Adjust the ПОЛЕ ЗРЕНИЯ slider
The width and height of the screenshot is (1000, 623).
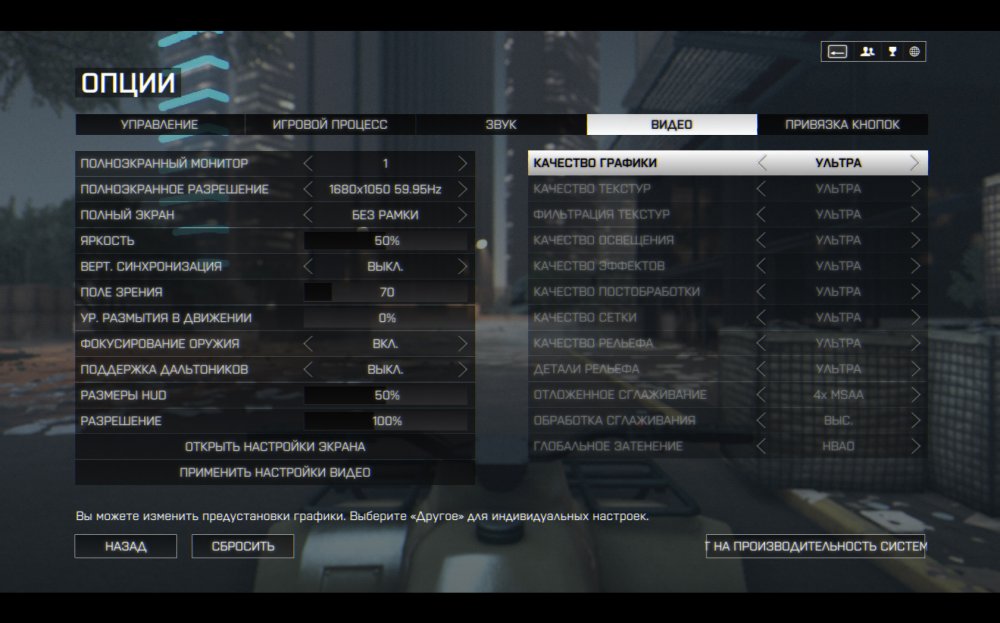pyautogui.click(x=386, y=292)
